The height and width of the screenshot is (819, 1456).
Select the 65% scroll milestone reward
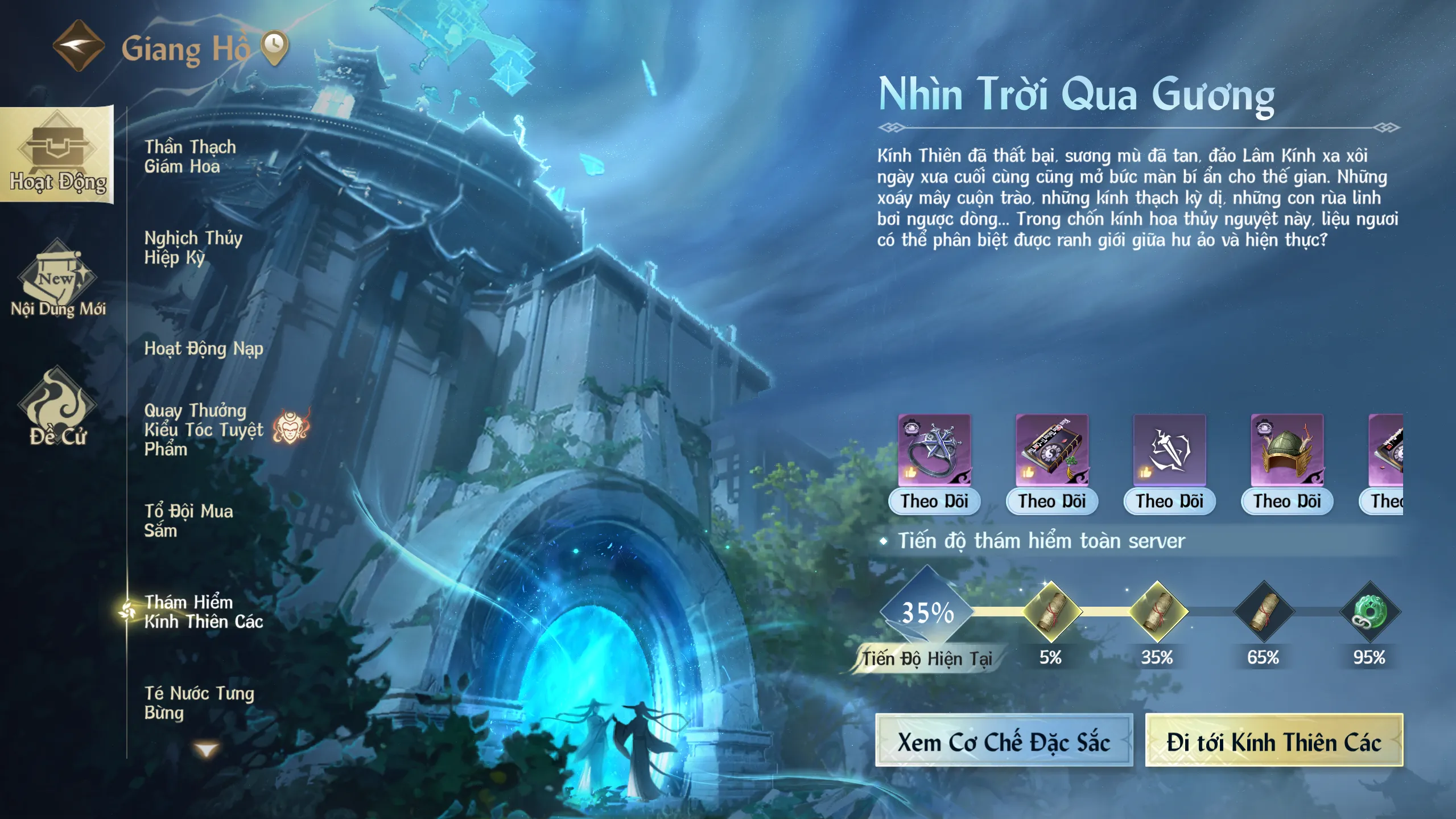click(1264, 612)
